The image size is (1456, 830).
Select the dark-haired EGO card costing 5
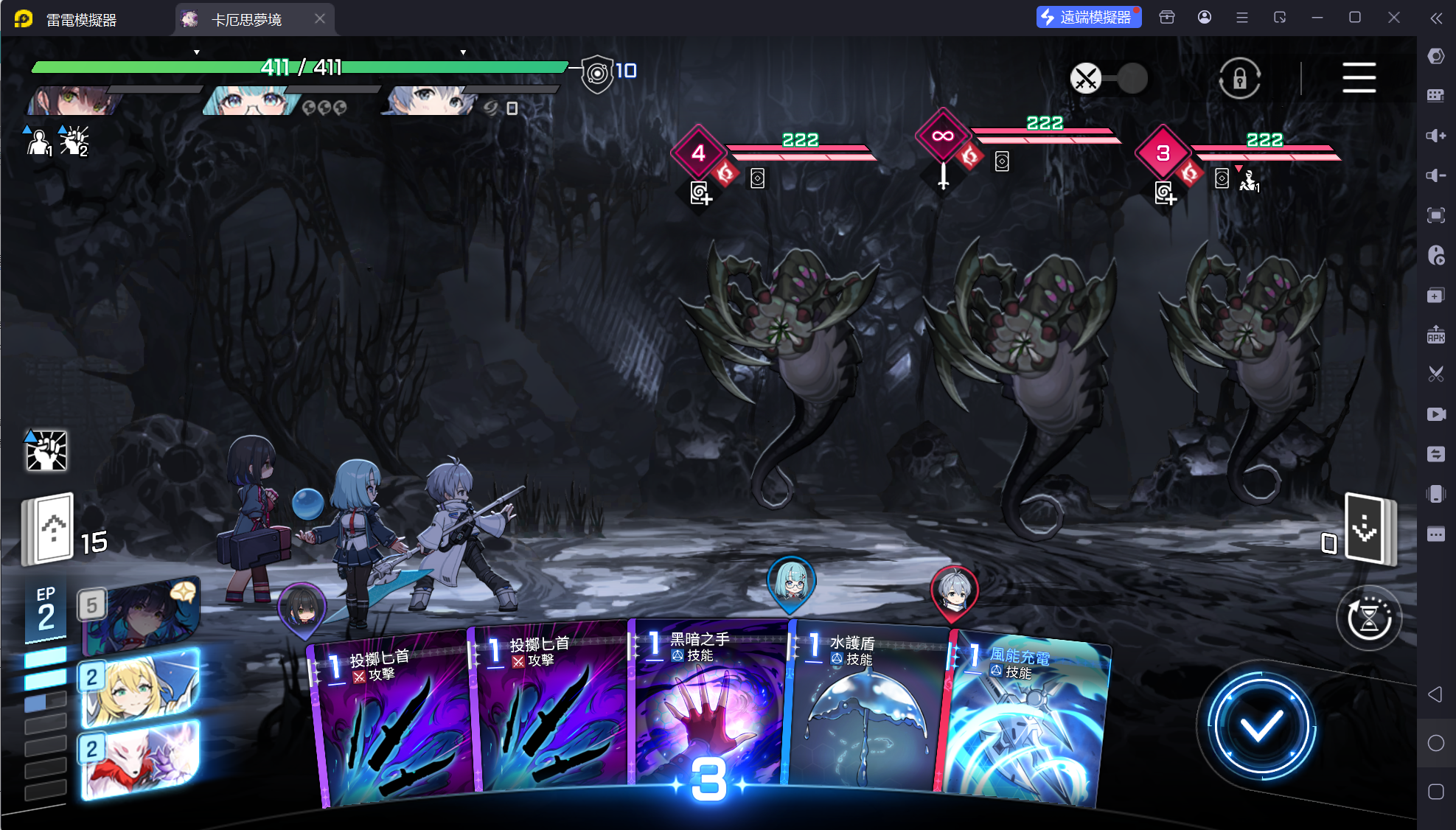[140, 615]
